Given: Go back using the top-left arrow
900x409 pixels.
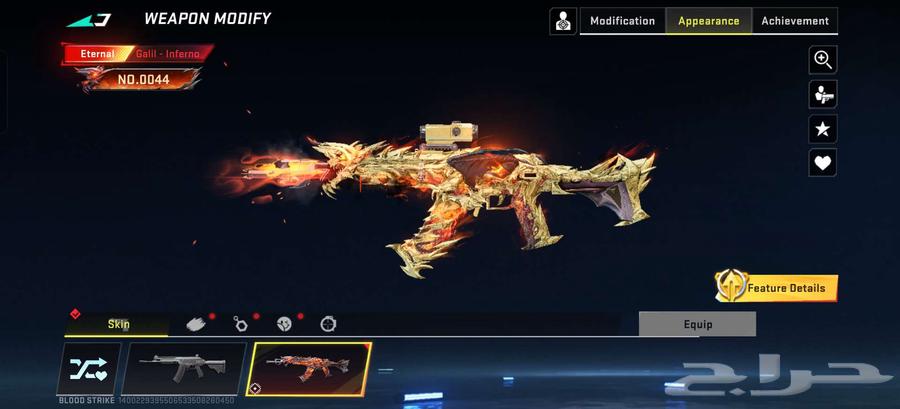Looking at the screenshot, I should (x=90, y=19).
